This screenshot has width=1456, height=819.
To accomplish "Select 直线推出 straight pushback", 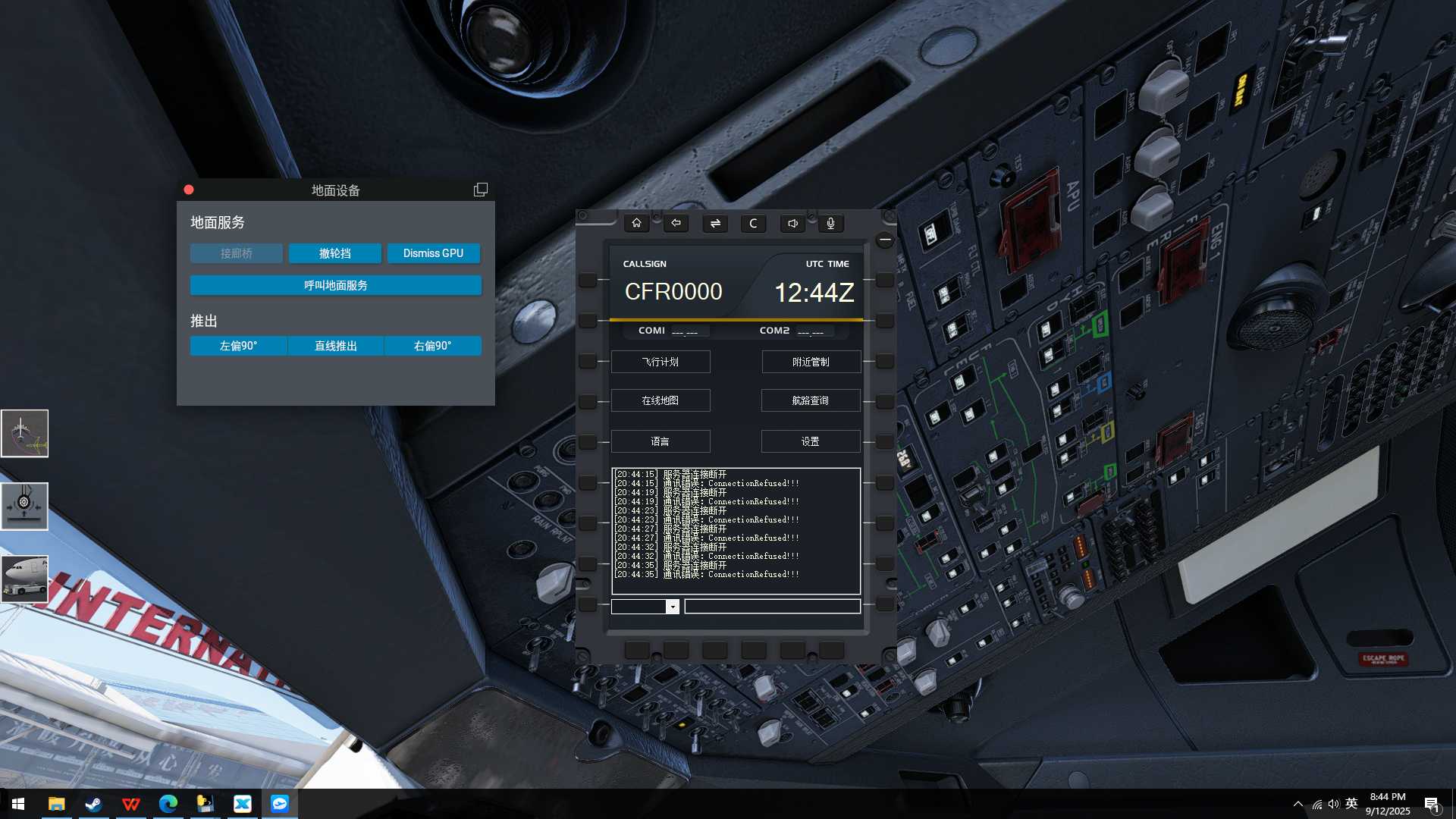I will 335,346.
